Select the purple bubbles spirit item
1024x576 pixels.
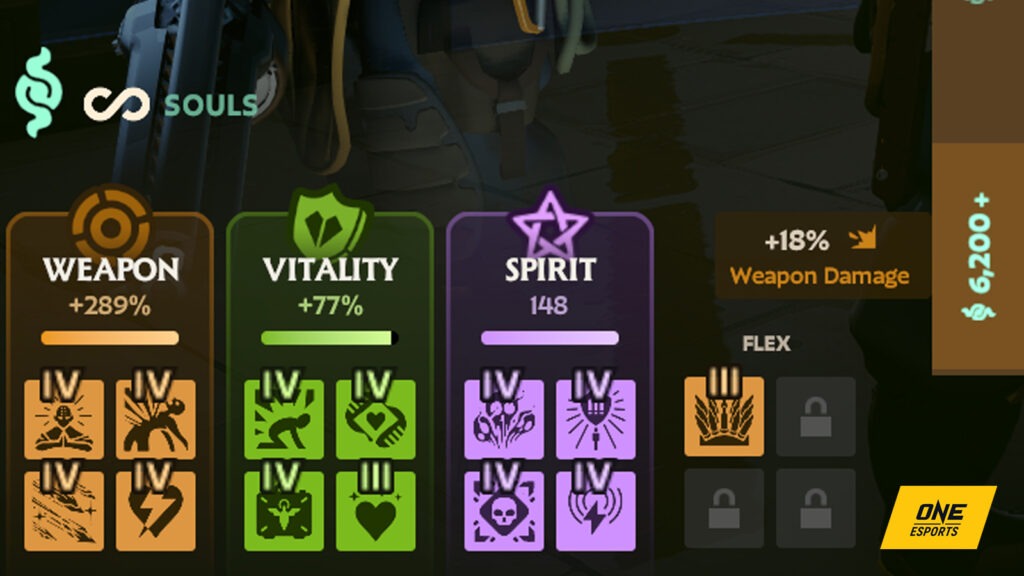click(x=504, y=420)
